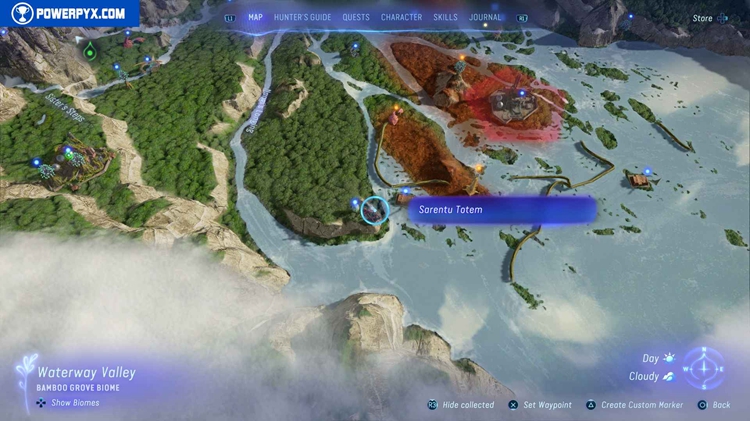
Task: Switch to the Hunter's Guide tab
Action: (x=303, y=17)
